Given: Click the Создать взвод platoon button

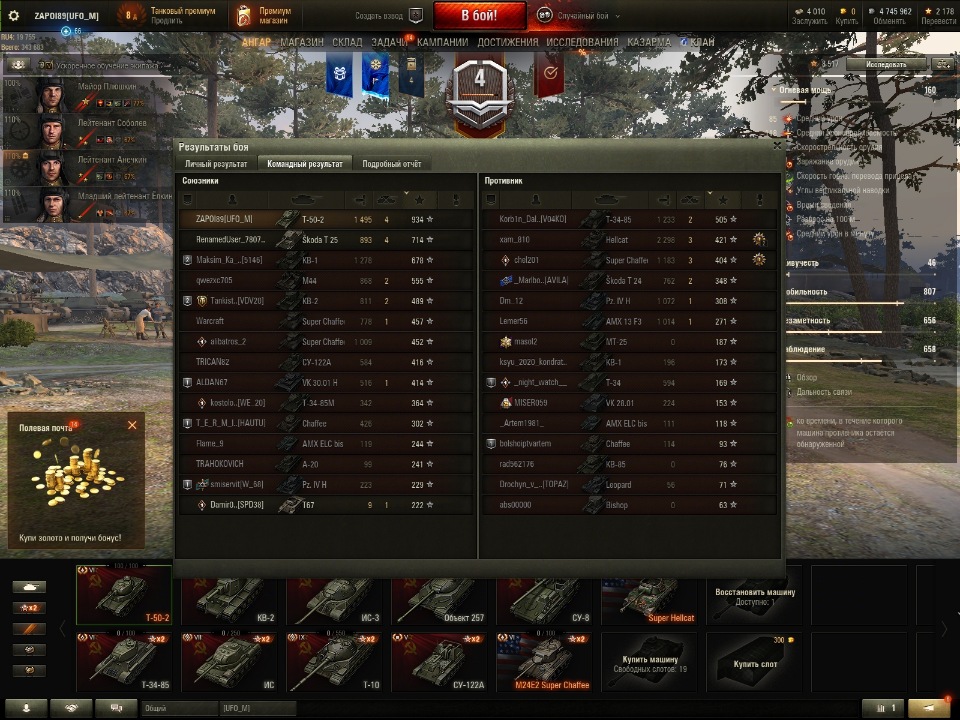Looking at the screenshot, I should coord(389,15).
